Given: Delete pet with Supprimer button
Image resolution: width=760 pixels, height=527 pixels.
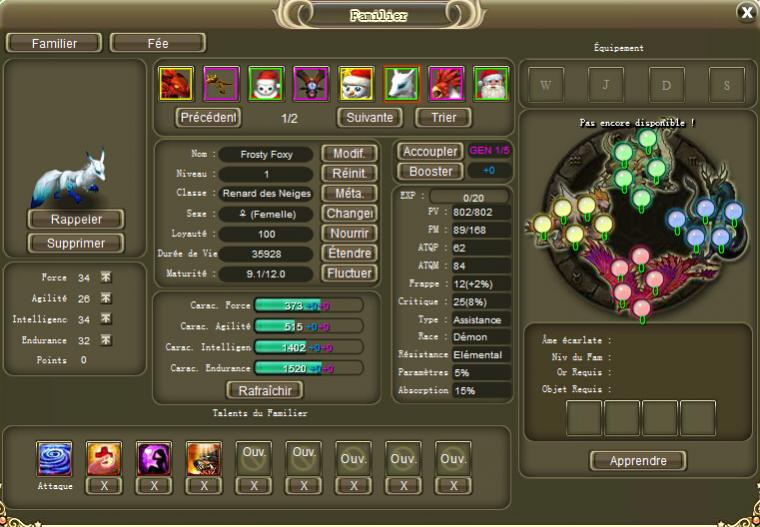Looking at the screenshot, I should tap(76, 243).
